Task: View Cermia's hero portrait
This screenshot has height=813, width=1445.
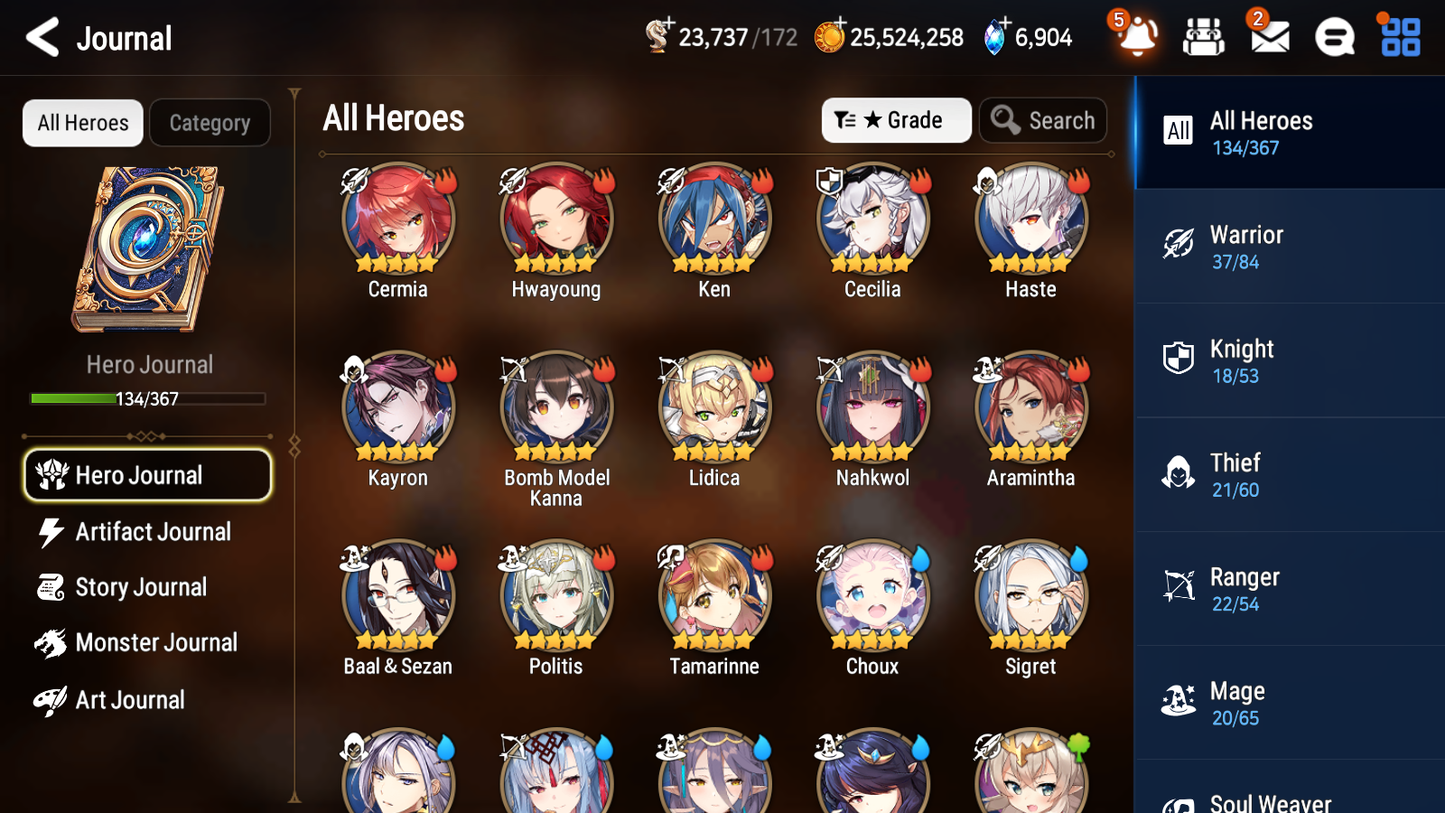Action: point(397,217)
